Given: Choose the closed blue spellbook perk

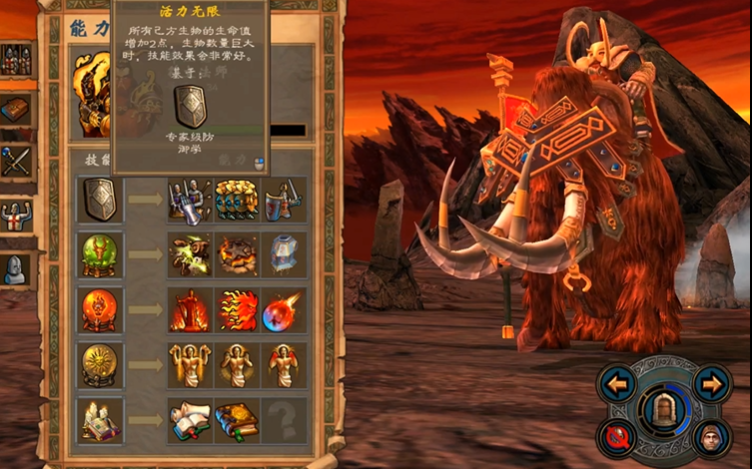Looking at the screenshot, I should pyautogui.click(x=236, y=421).
